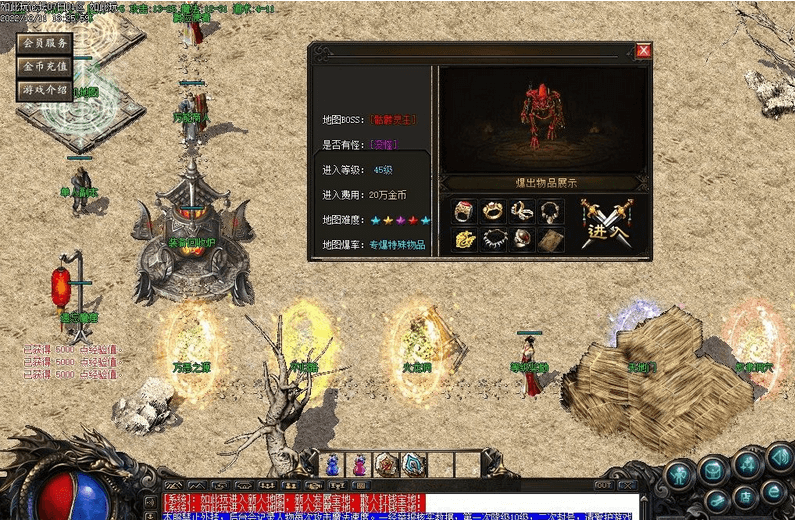Select the brown book drop item

[x=550, y=240]
